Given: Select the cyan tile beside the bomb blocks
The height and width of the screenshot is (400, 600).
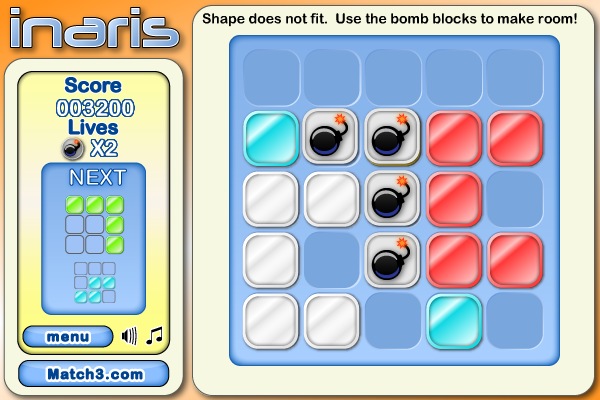Looking at the screenshot, I should 271,136.
